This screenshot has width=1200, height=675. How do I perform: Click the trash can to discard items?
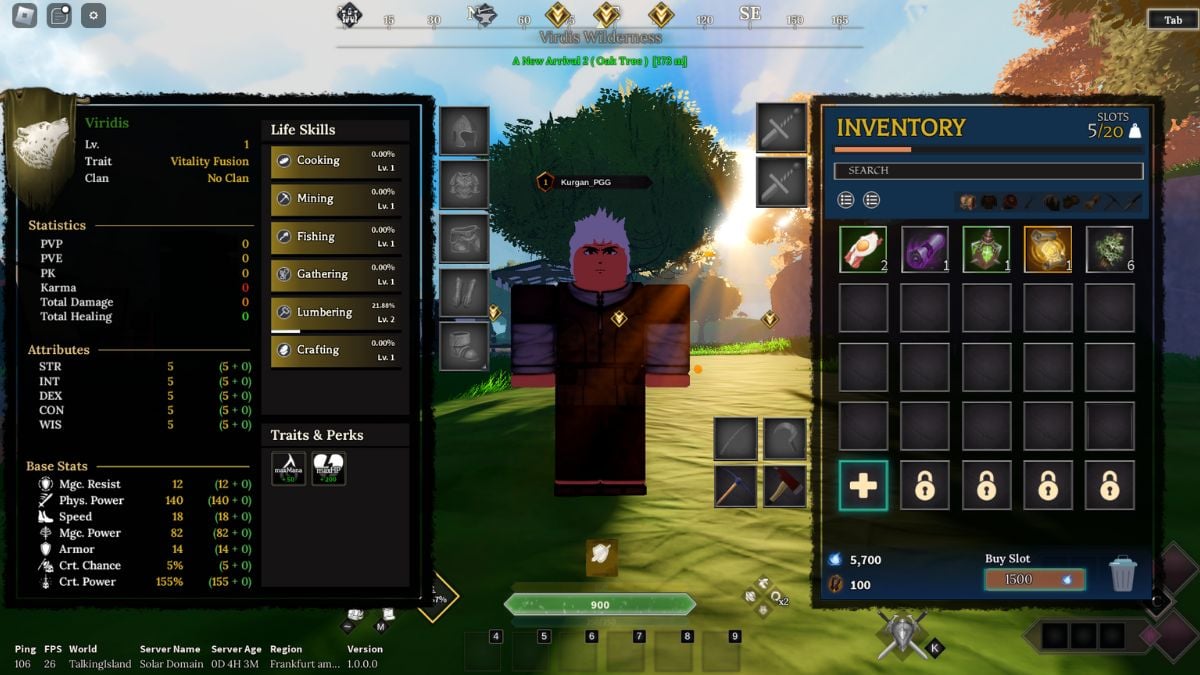[1123, 574]
